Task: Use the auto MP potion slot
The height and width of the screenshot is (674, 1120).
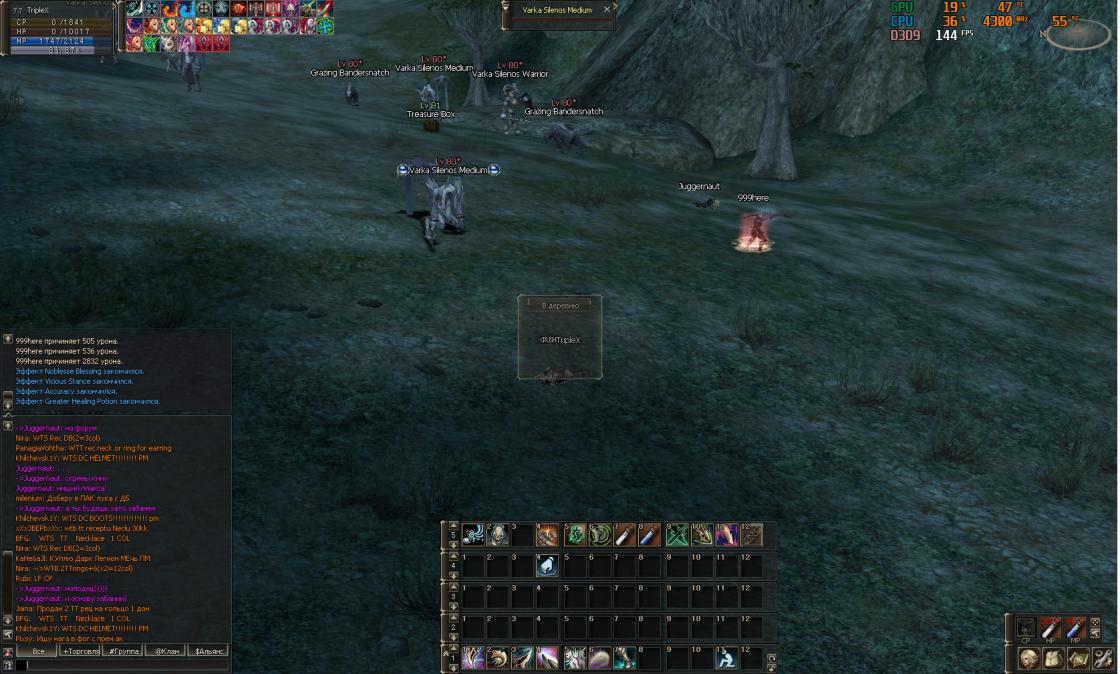Action: [x=1075, y=628]
